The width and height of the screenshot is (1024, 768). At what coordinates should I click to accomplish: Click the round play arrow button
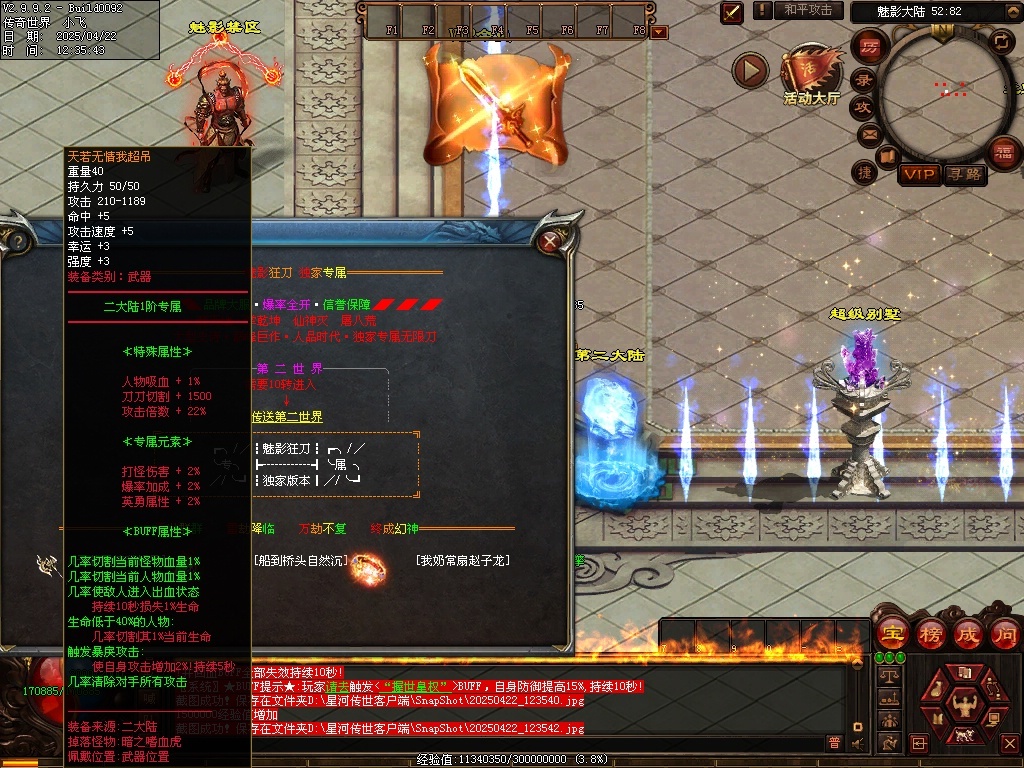coord(750,70)
